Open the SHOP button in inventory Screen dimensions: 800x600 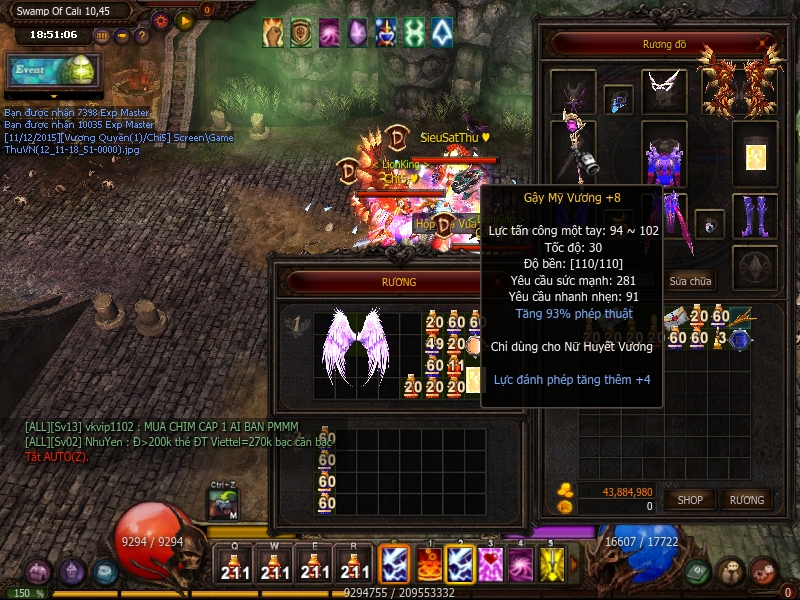point(690,499)
